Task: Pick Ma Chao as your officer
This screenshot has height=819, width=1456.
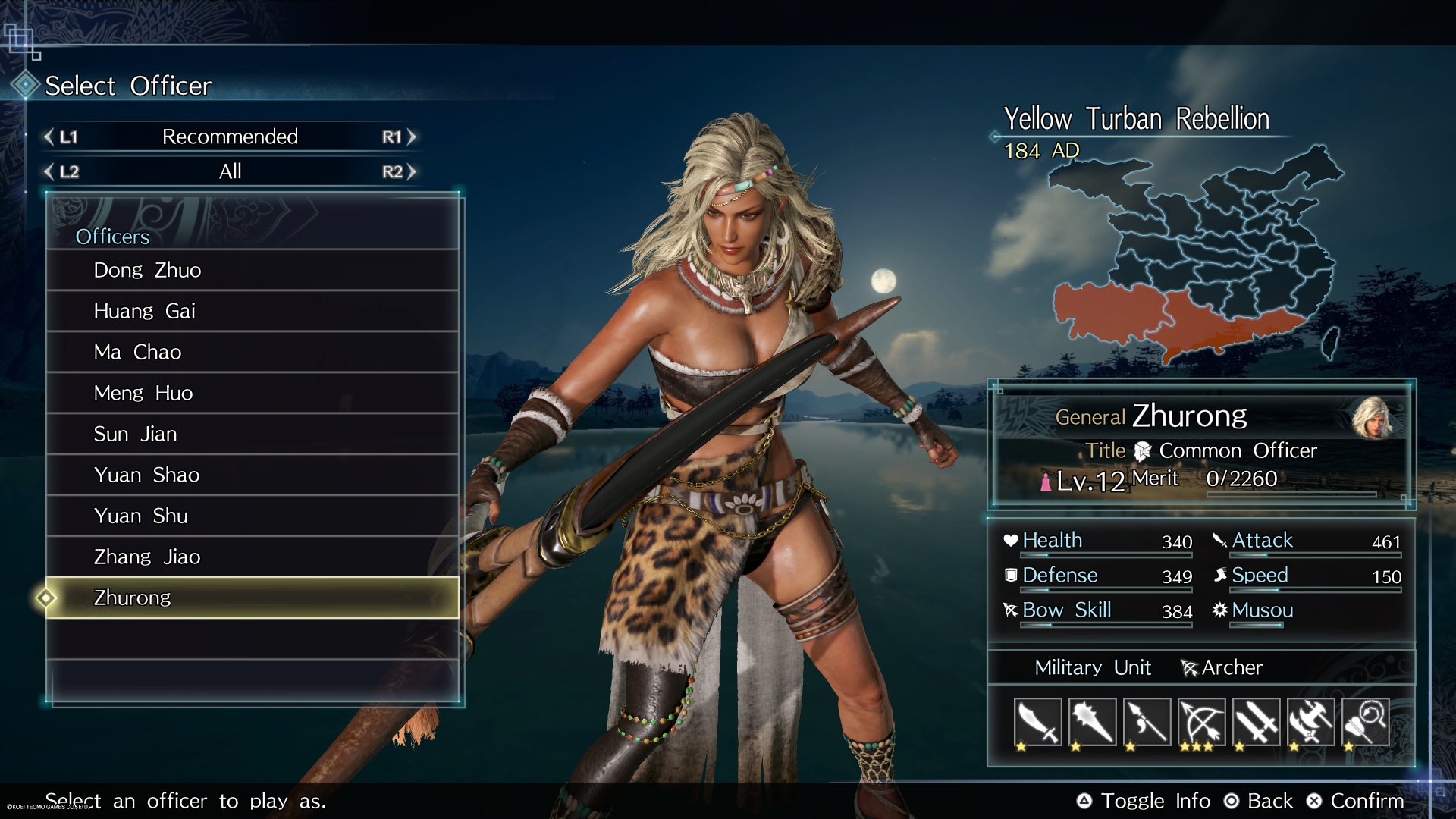Action: pos(252,353)
